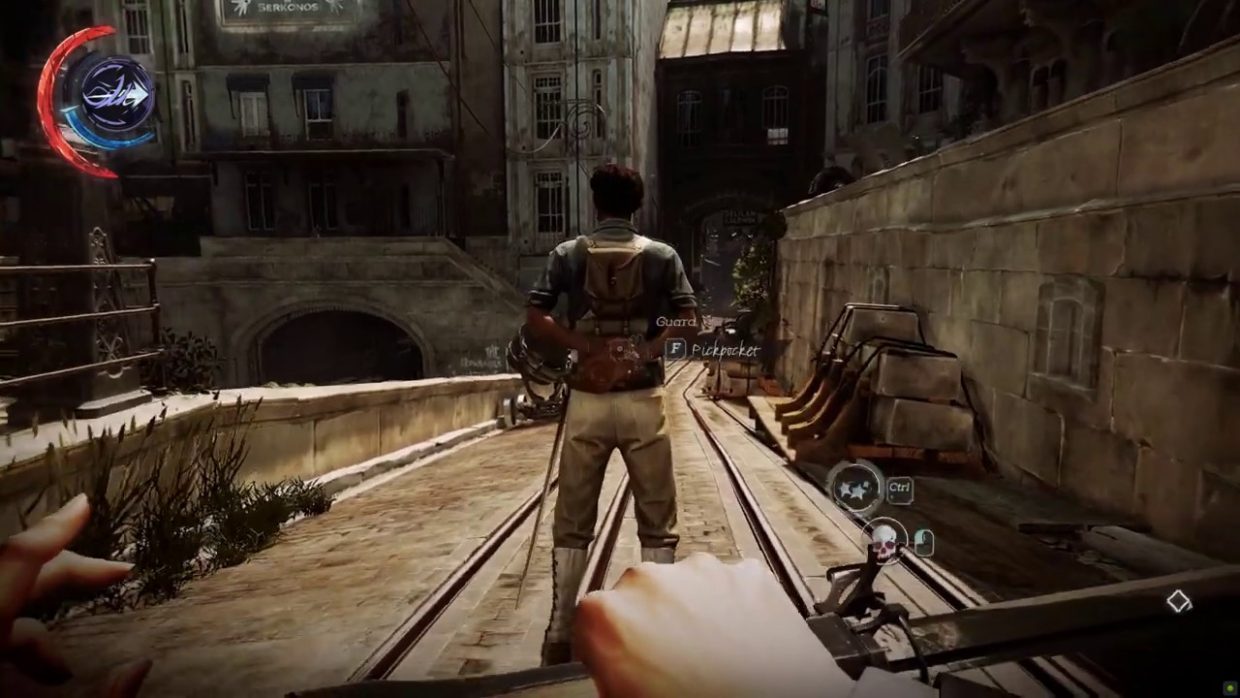Activate the skull assassinate action icon
The height and width of the screenshot is (698, 1240).
884,539
